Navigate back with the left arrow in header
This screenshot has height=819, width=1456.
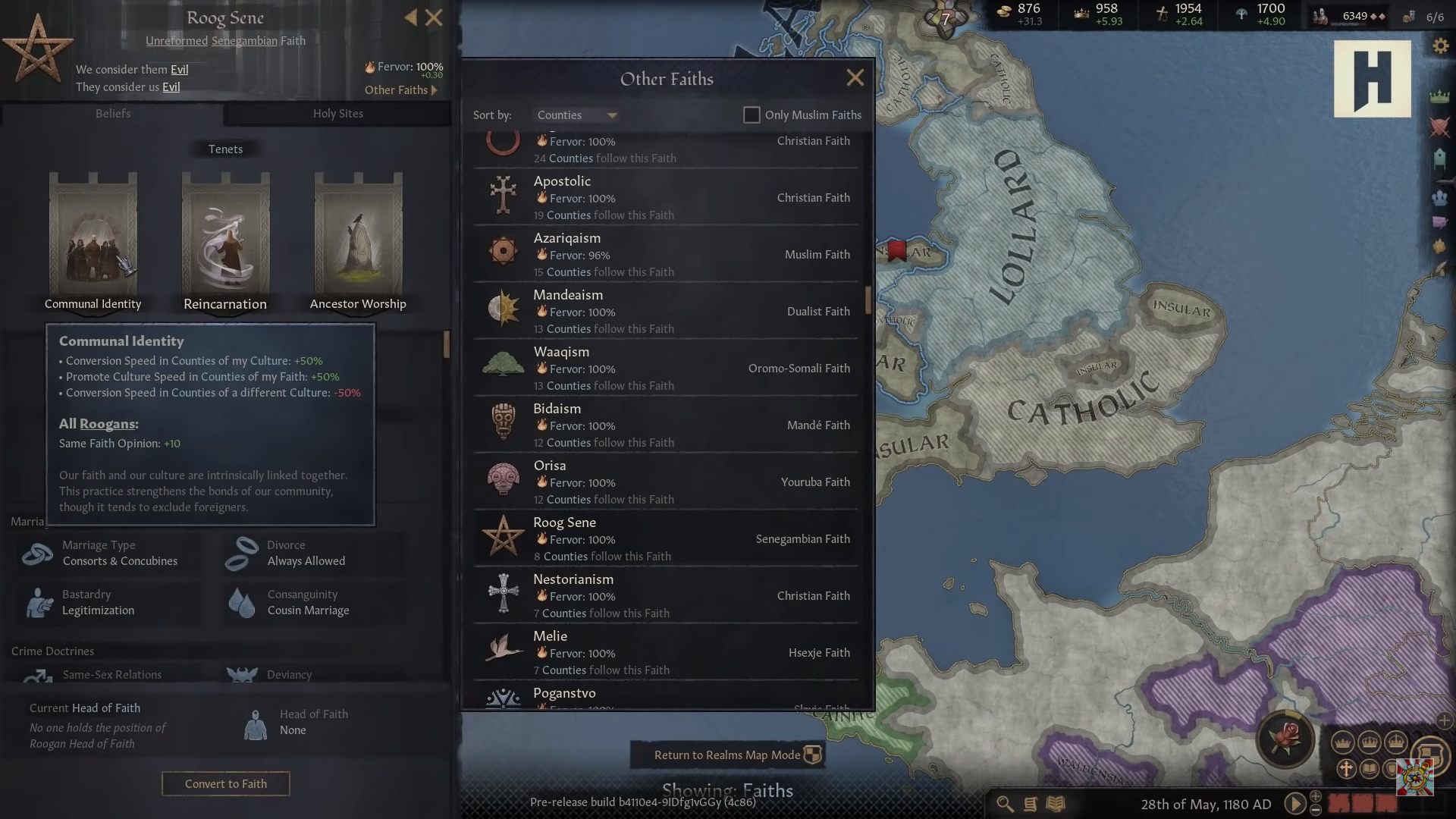click(x=412, y=17)
